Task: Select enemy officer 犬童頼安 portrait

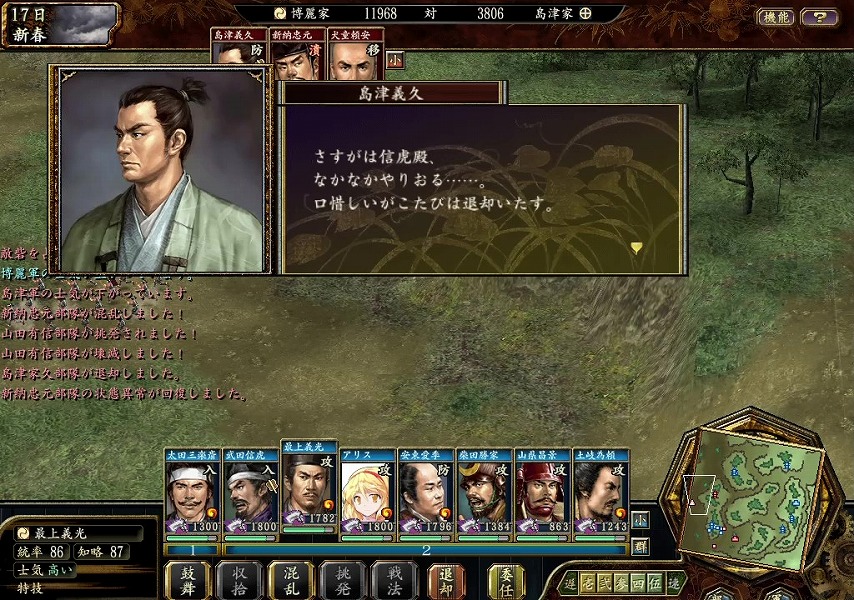Action: point(355,56)
